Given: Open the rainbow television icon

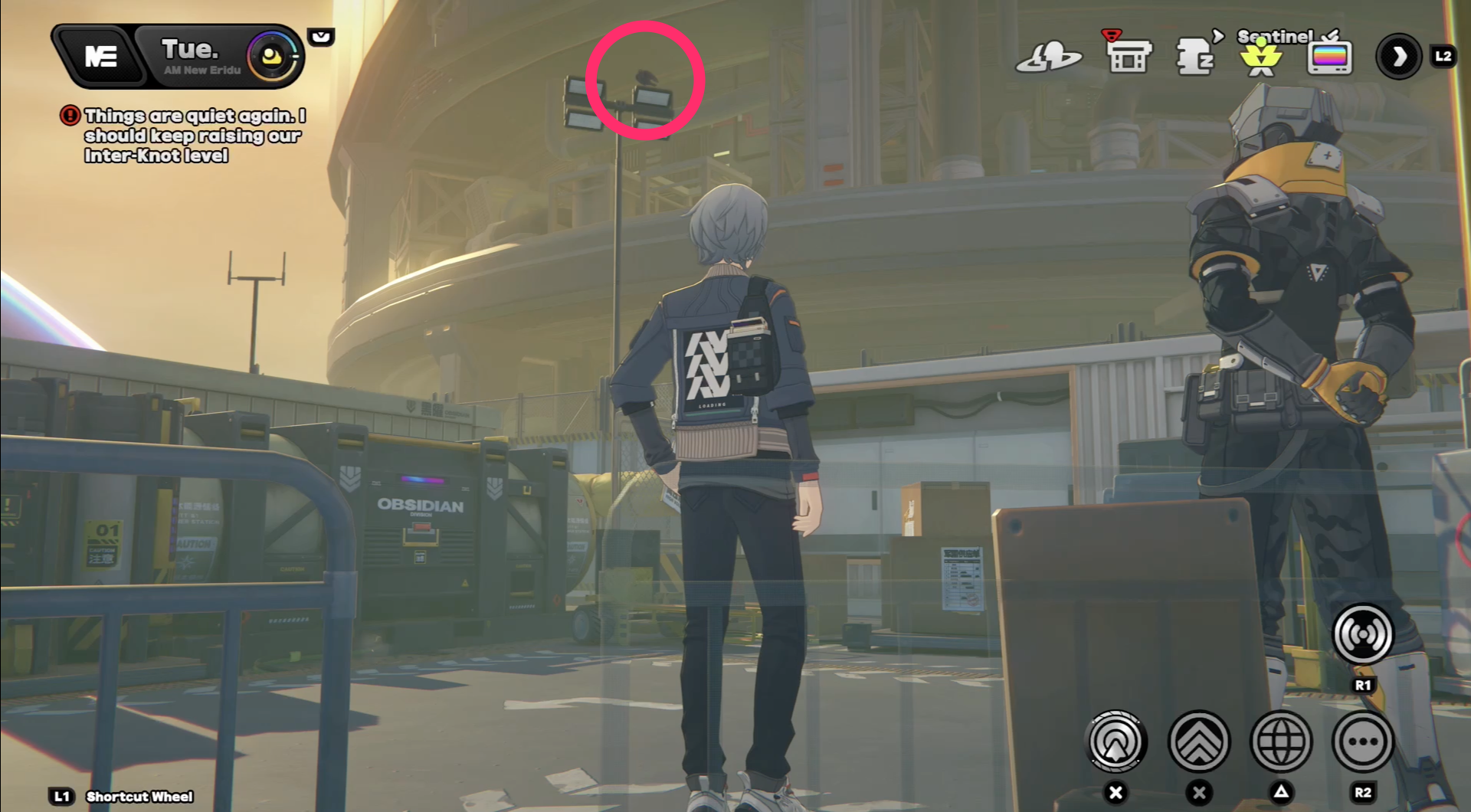Looking at the screenshot, I should [x=1329, y=57].
